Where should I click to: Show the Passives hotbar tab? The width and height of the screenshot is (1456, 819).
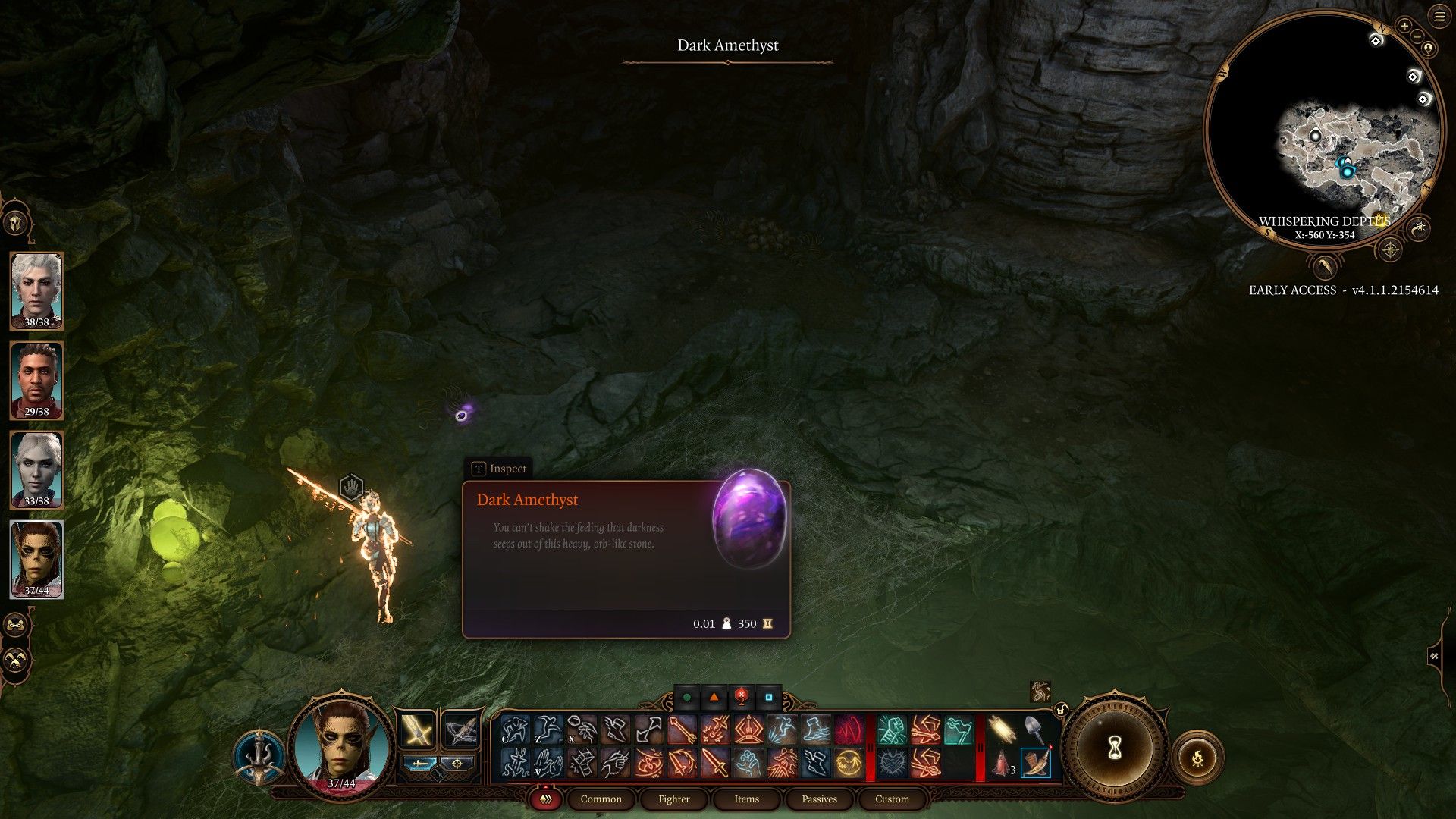pyautogui.click(x=819, y=799)
